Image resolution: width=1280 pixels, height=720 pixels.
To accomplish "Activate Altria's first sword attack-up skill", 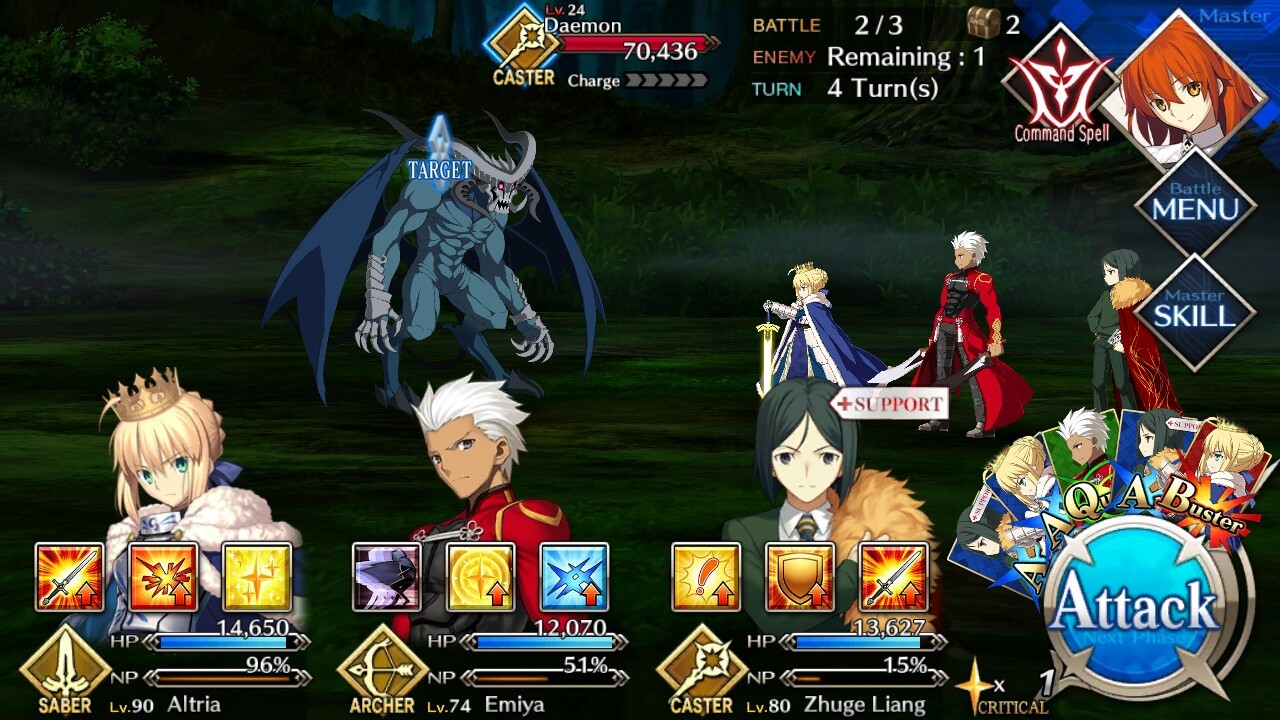I will (x=70, y=577).
